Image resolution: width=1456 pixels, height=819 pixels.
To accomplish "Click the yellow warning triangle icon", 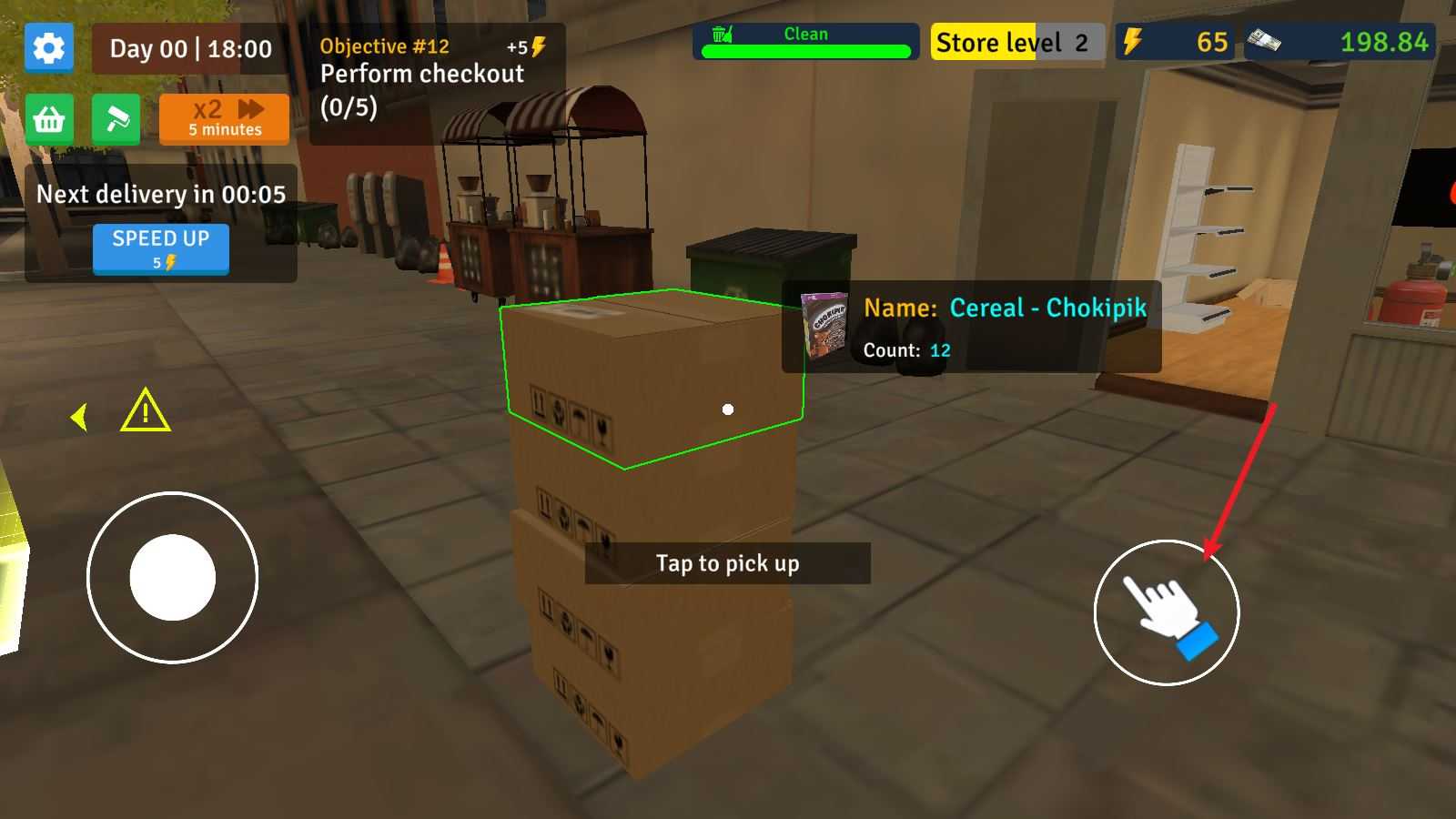I will pos(146,411).
